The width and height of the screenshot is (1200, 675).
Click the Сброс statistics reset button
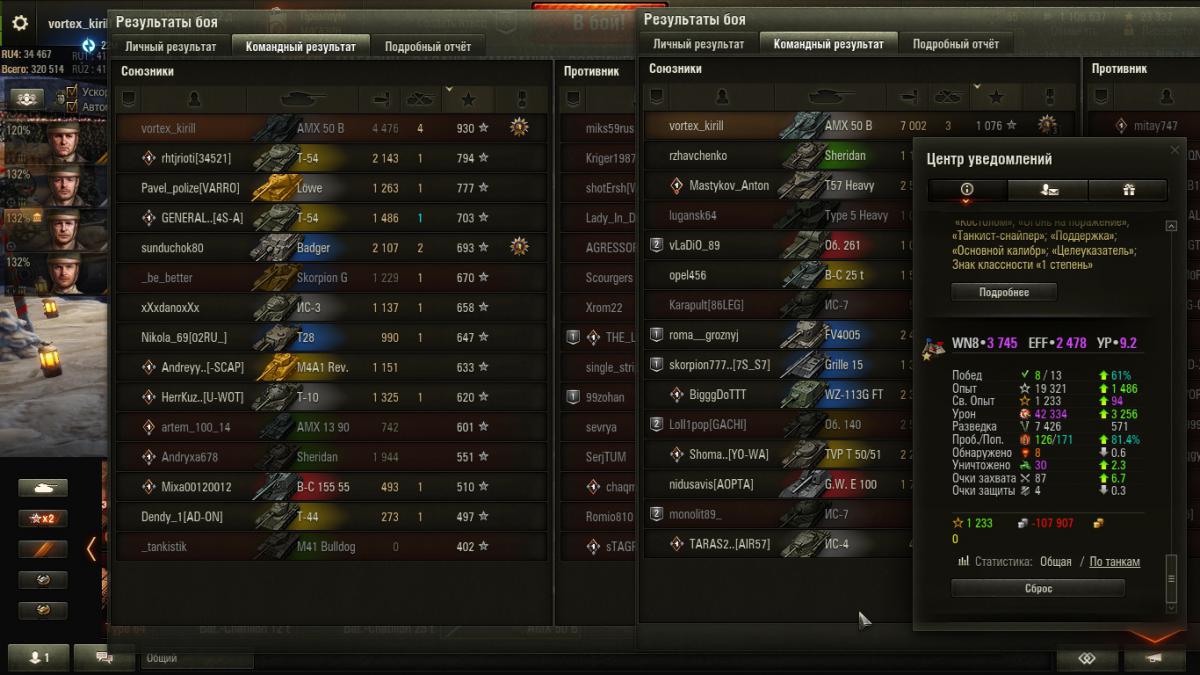[1038, 589]
